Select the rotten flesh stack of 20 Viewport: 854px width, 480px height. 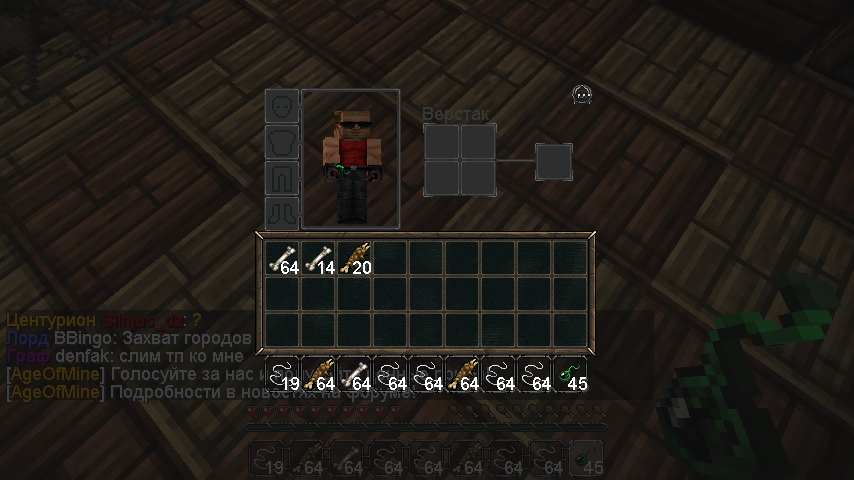click(355, 258)
